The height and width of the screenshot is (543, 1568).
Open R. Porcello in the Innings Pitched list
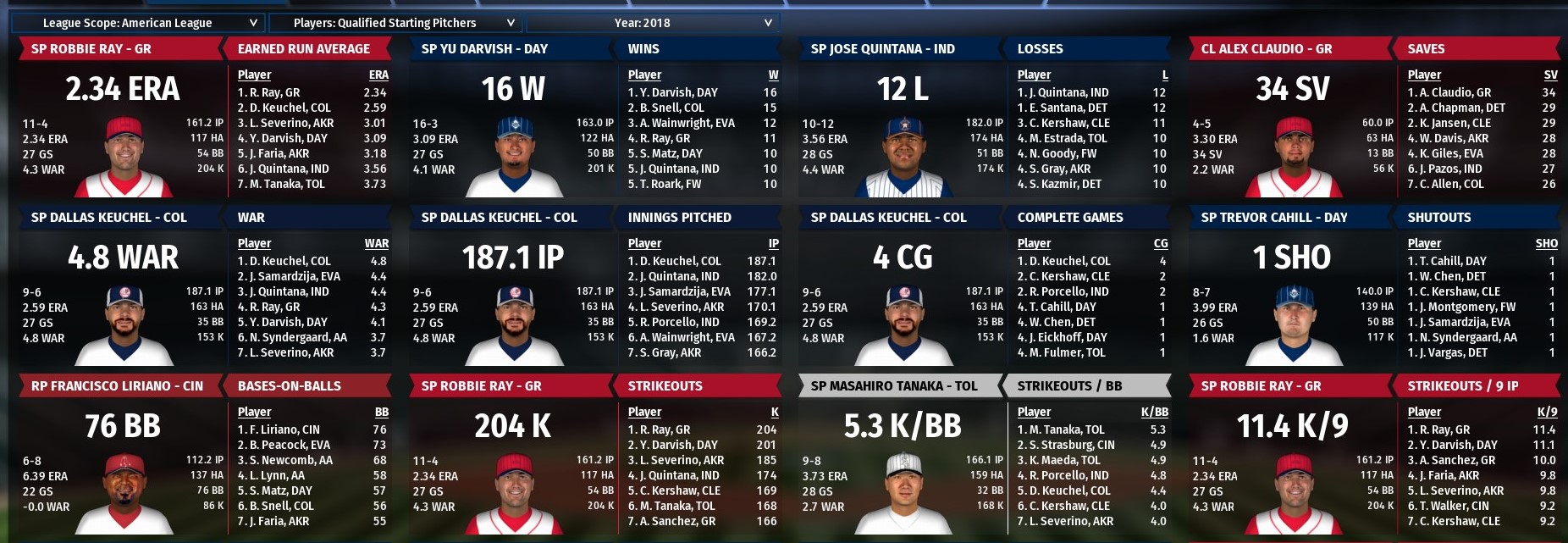pyautogui.click(x=679, y=322)
